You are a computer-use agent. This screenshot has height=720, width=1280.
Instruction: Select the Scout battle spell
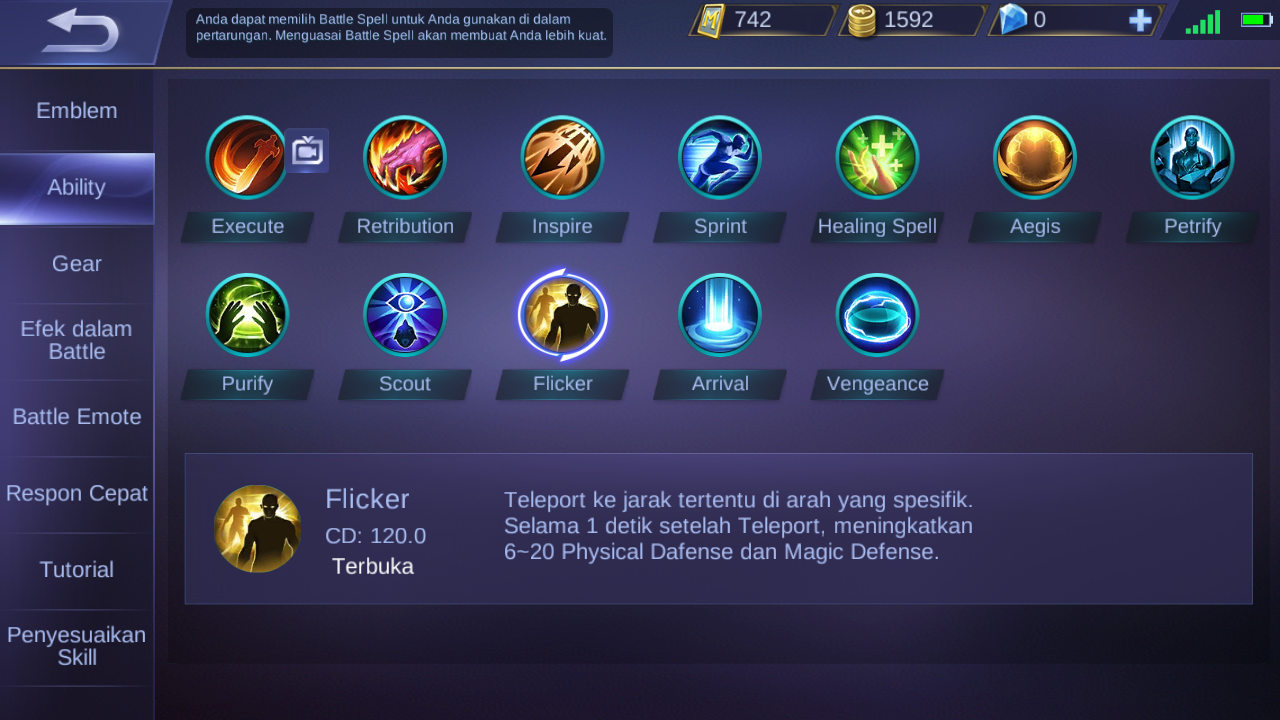pos(405,315)
